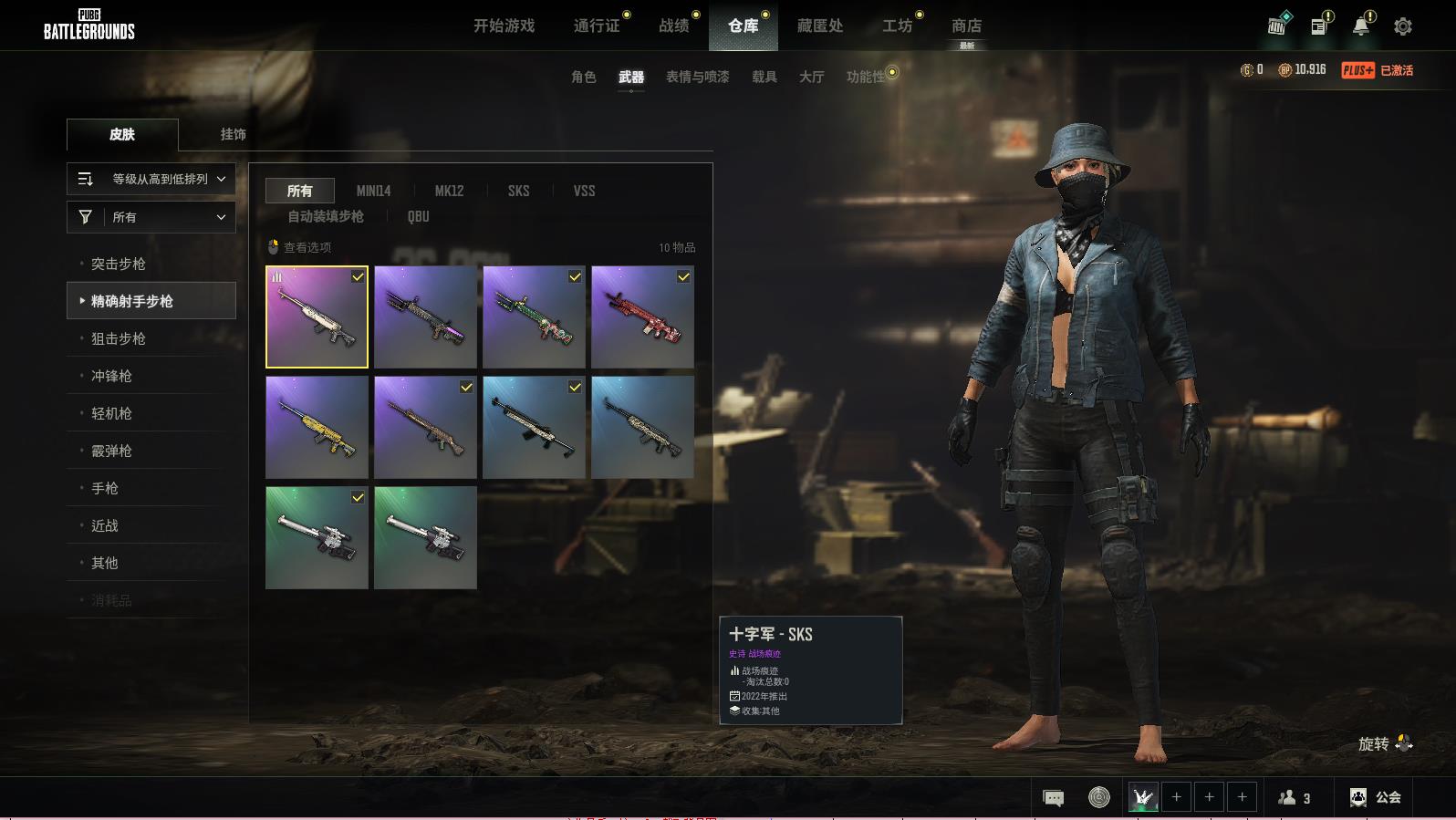Filter skins by VSS
This screenshot has width=1456, height=820.
pyautogui.click(x=584, y=191)
